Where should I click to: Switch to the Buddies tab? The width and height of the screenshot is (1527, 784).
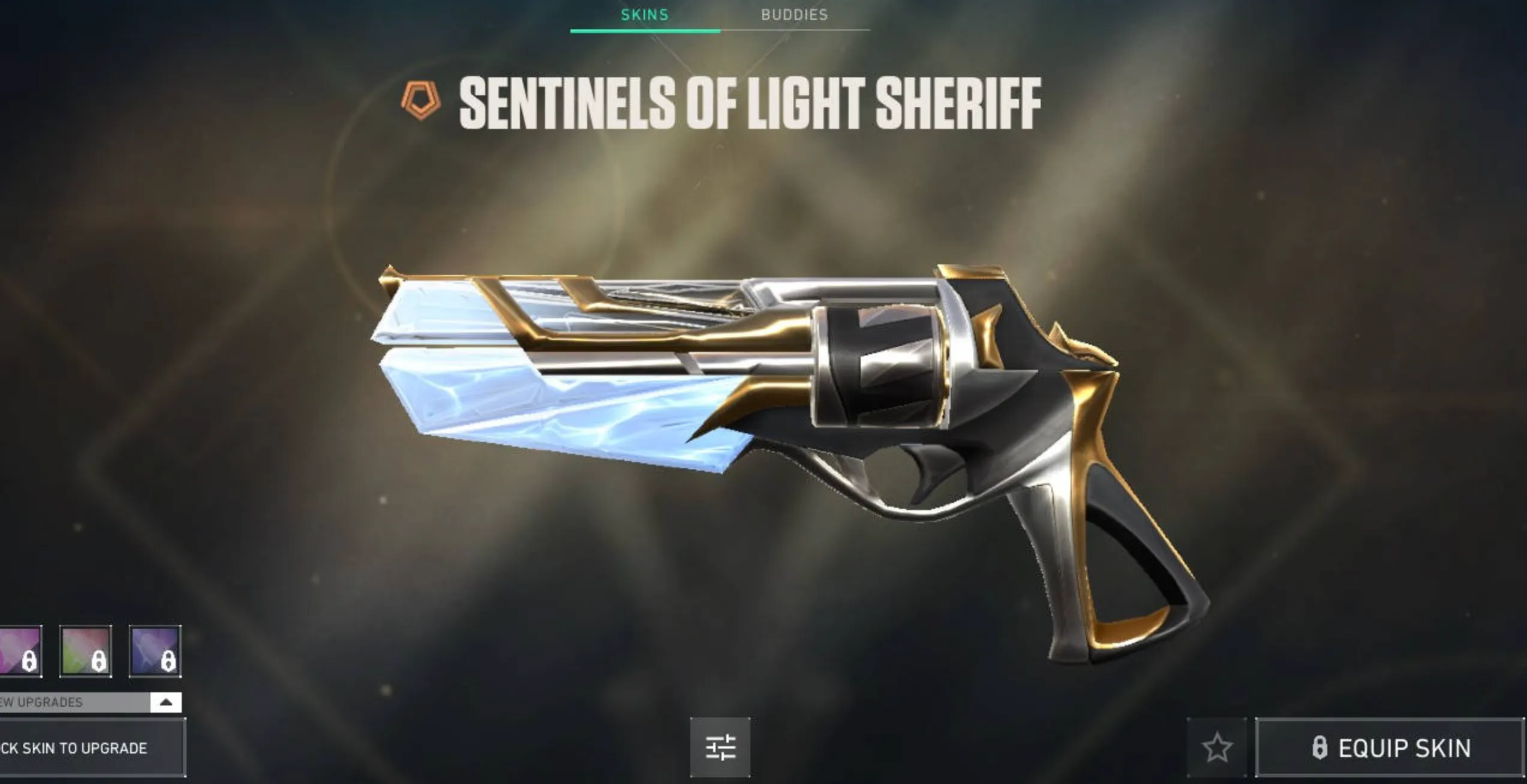tap(793, 14)
